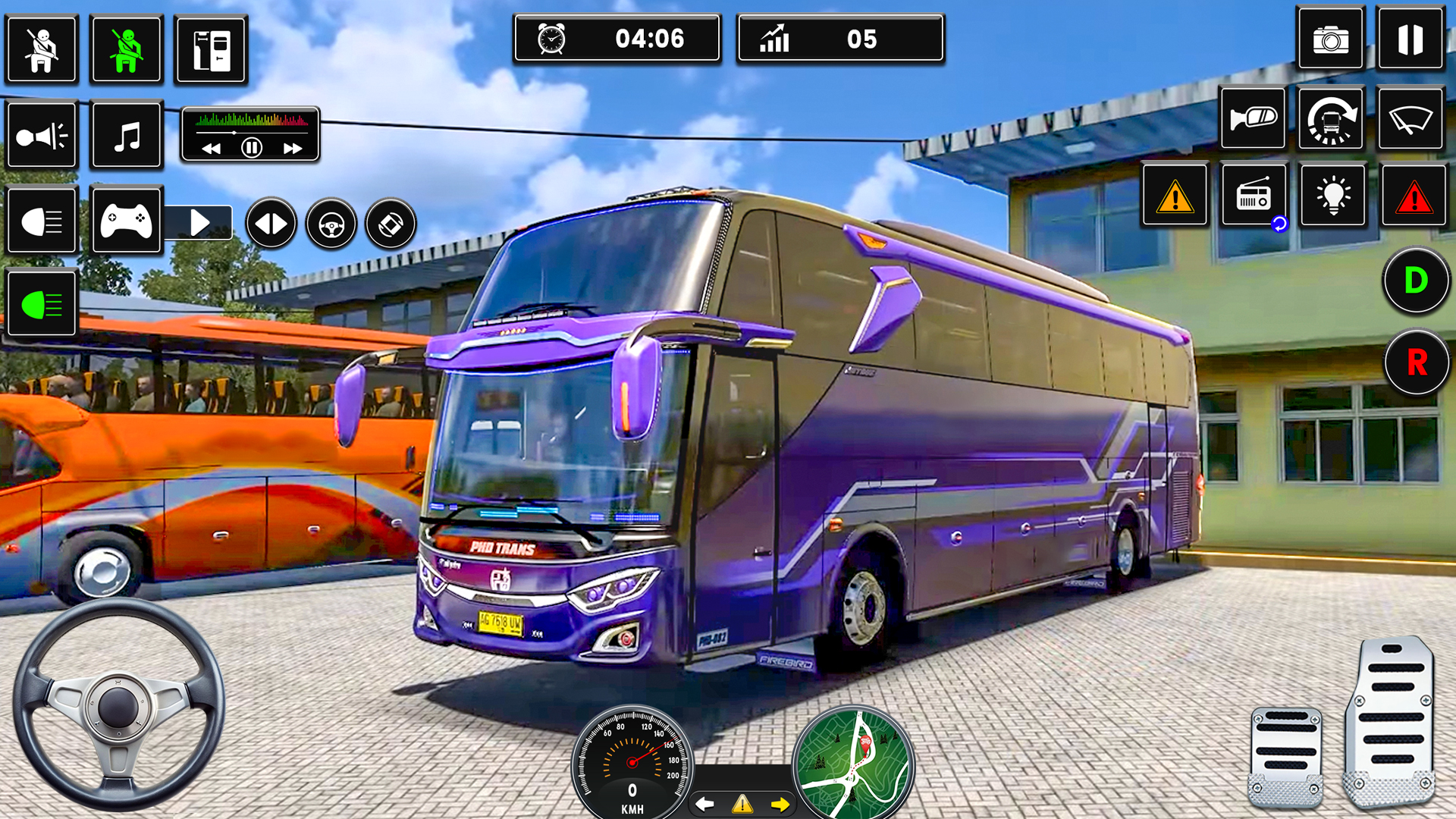Open the minimap navigation view
This screenshot has height=819, width=1456.
pos(853,761)
